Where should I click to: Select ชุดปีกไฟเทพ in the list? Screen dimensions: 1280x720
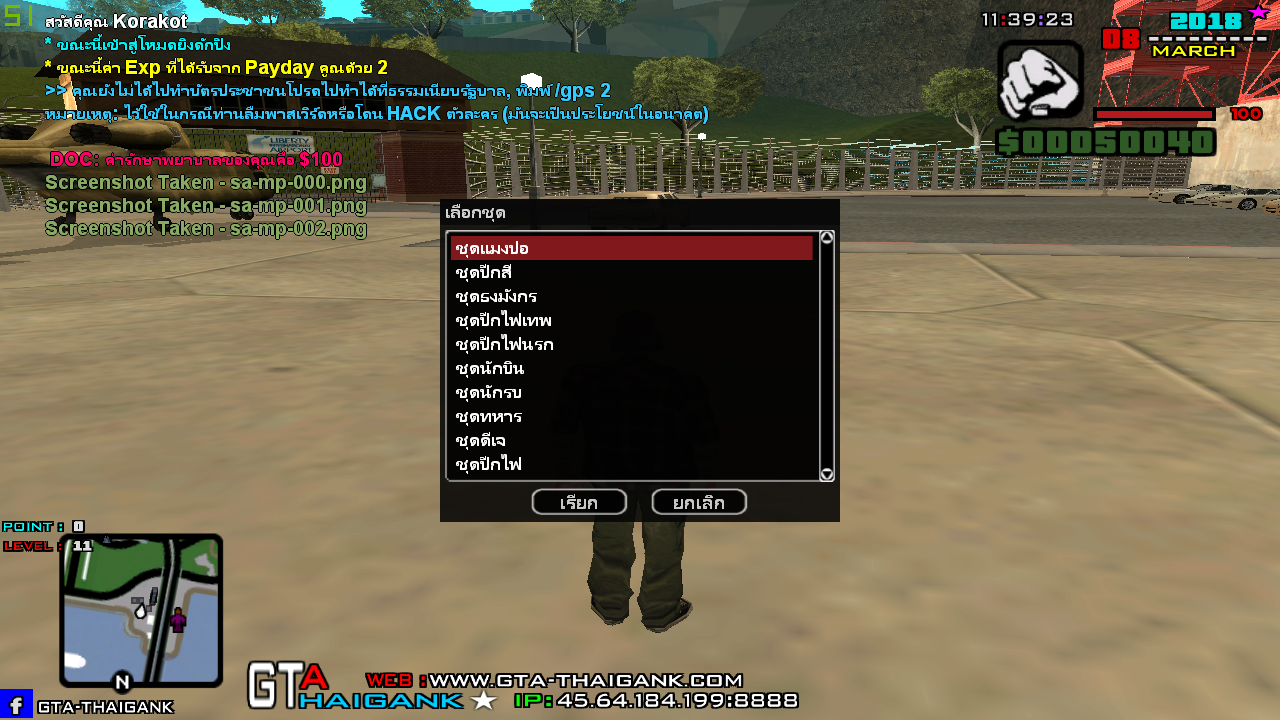tap(631, 320)
